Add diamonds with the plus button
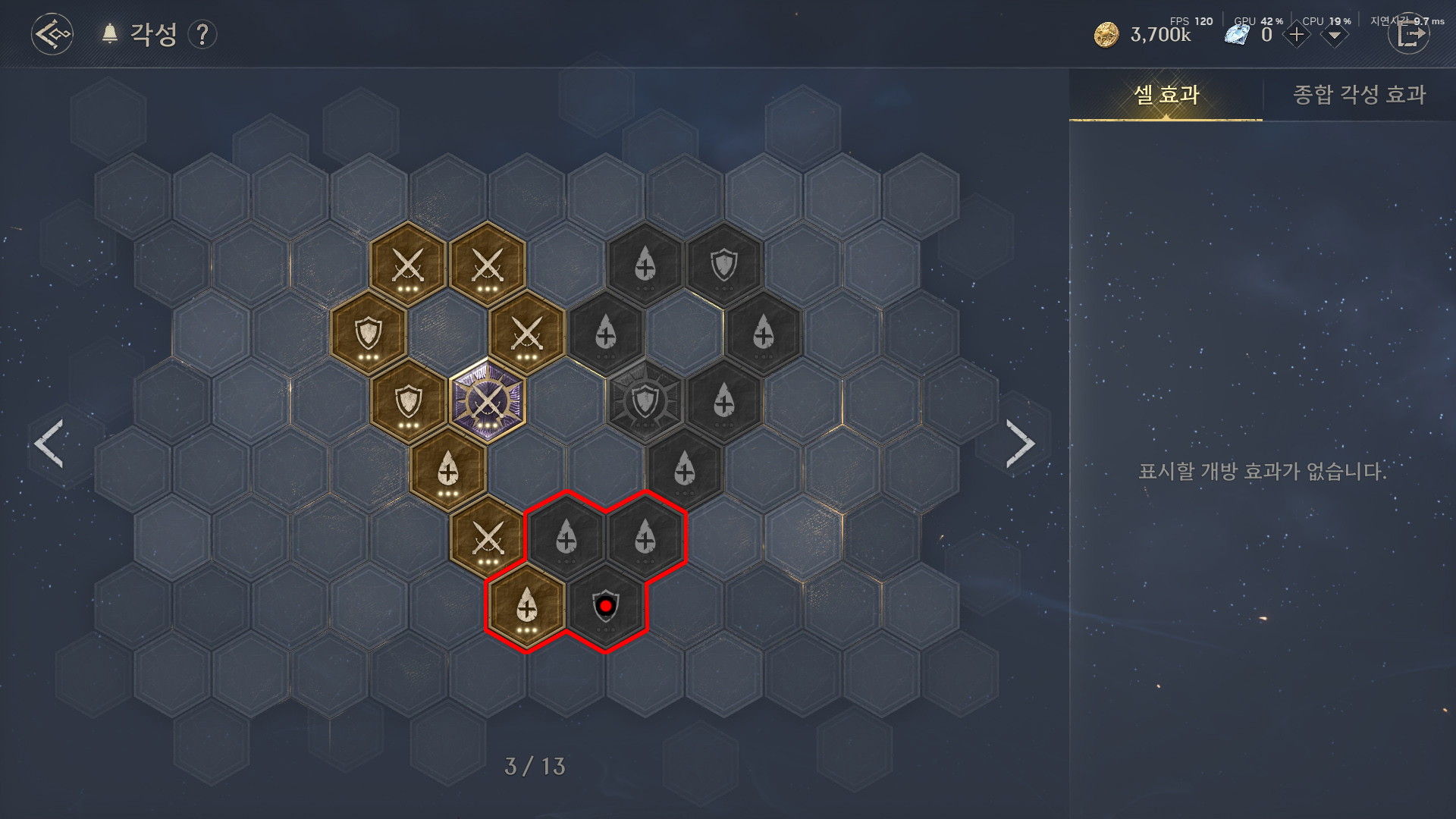This screenshot has height=819, width=1456. pyautogui.click(x=1296, y=35)
